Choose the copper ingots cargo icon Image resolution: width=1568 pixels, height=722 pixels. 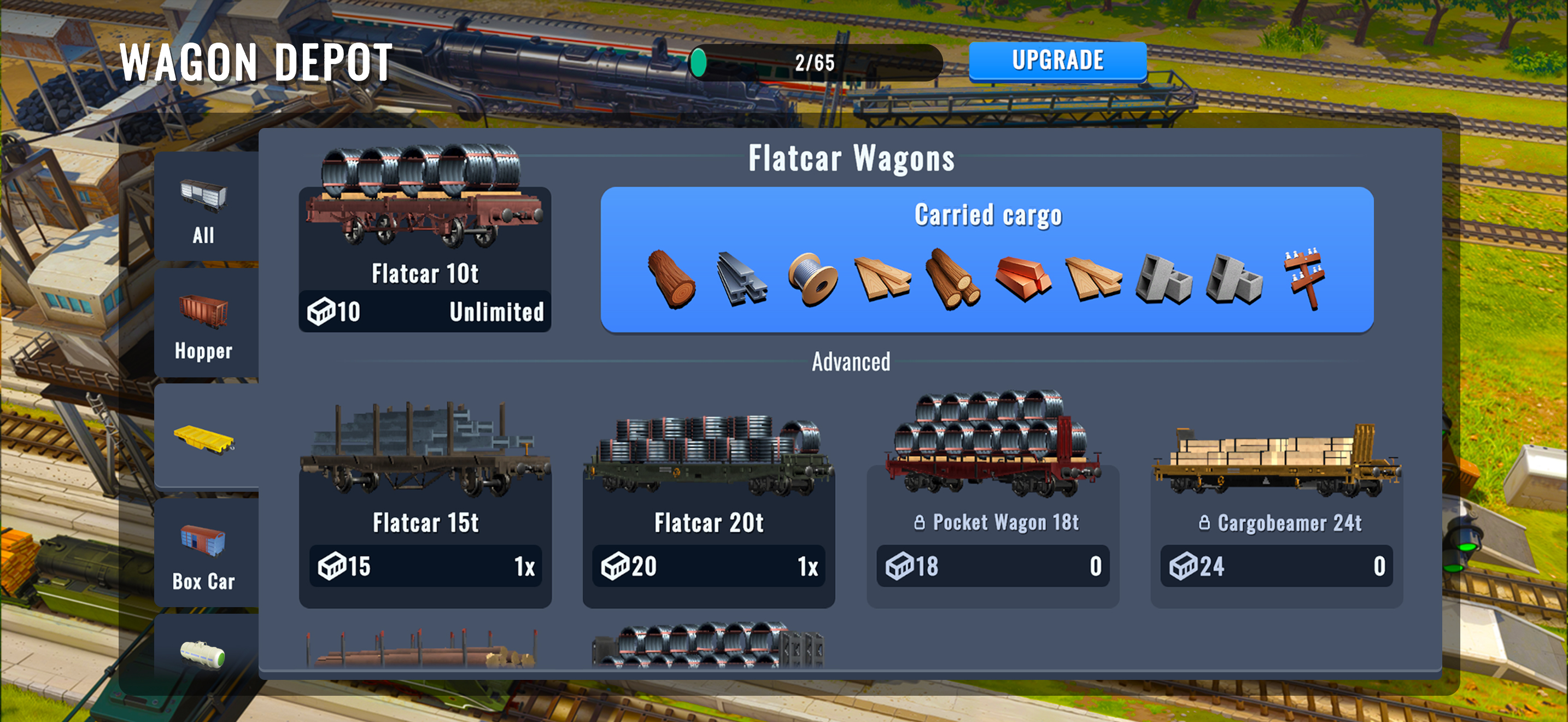[1023, 279]
